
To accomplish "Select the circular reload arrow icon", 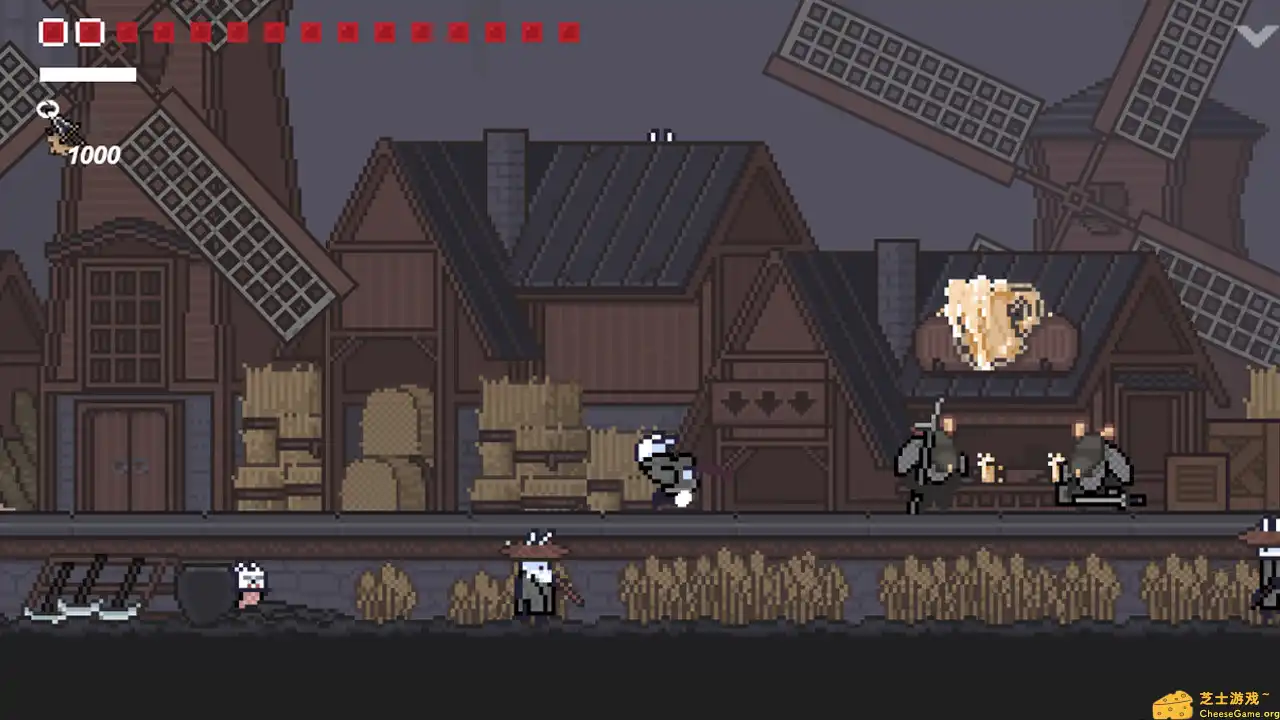I will click(x=47, y=109).
